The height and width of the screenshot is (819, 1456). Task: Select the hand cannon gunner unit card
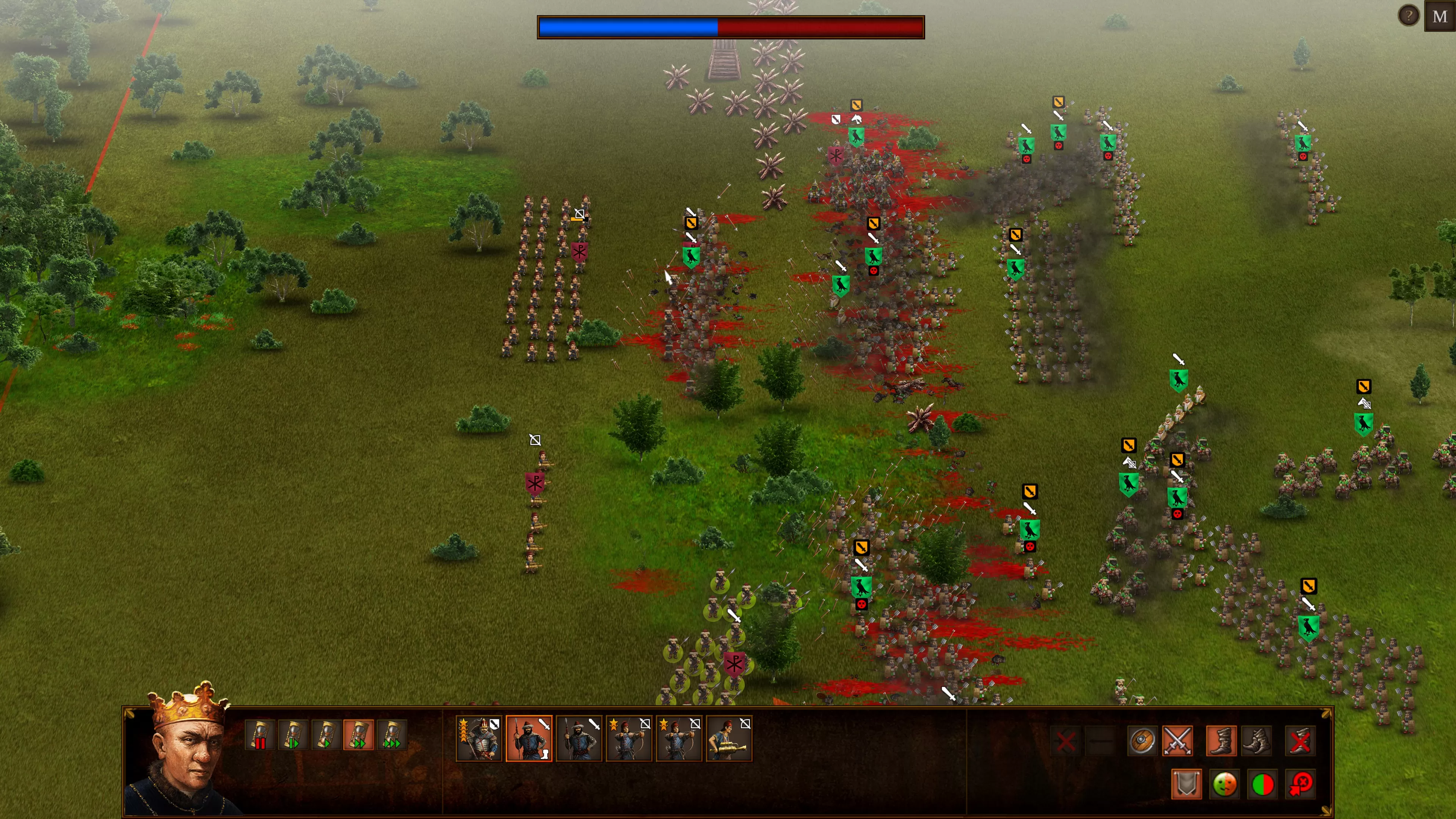[x=729, y=739]
